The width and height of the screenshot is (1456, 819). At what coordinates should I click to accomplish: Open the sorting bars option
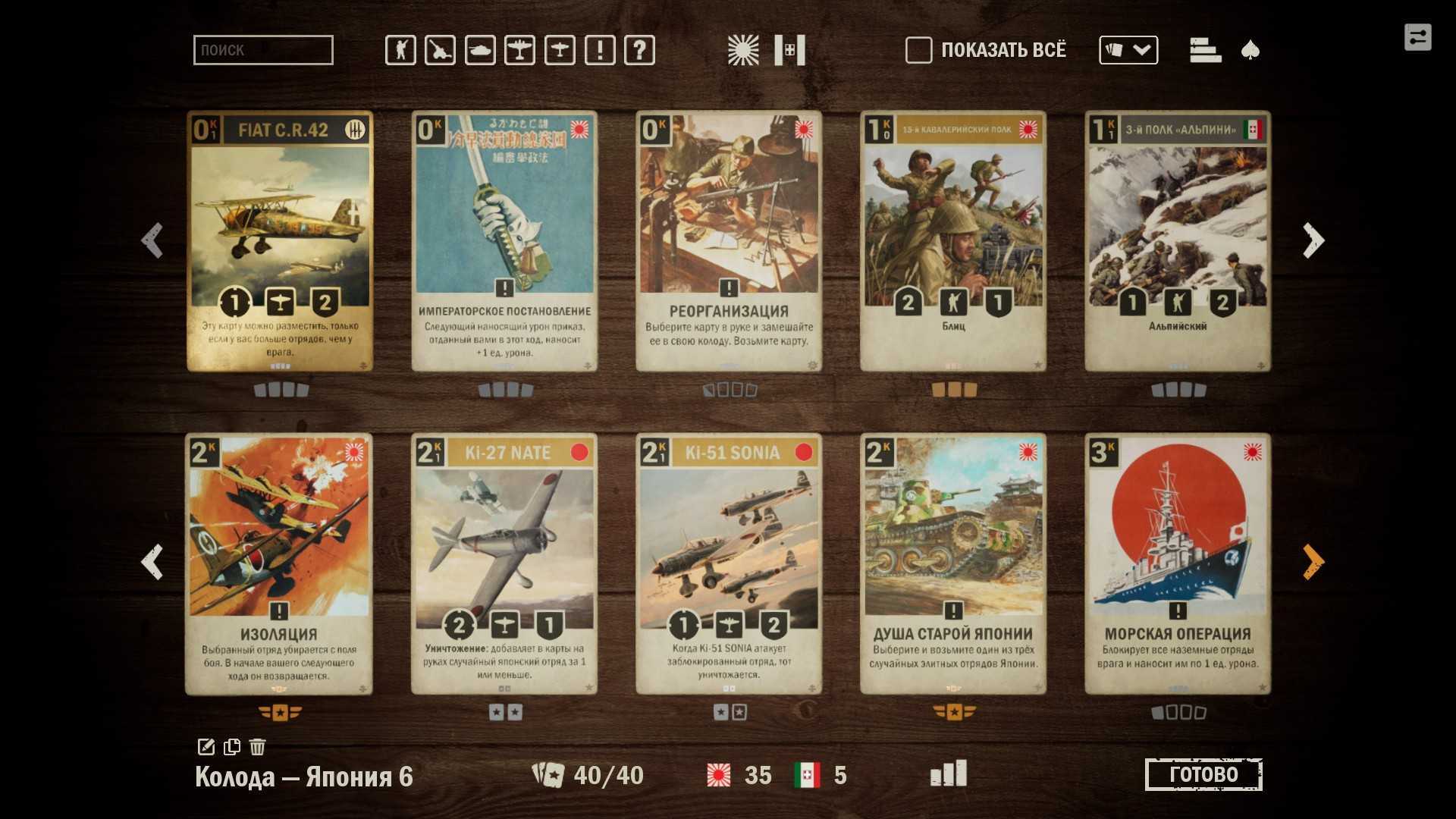click(x=1205, y=50)
